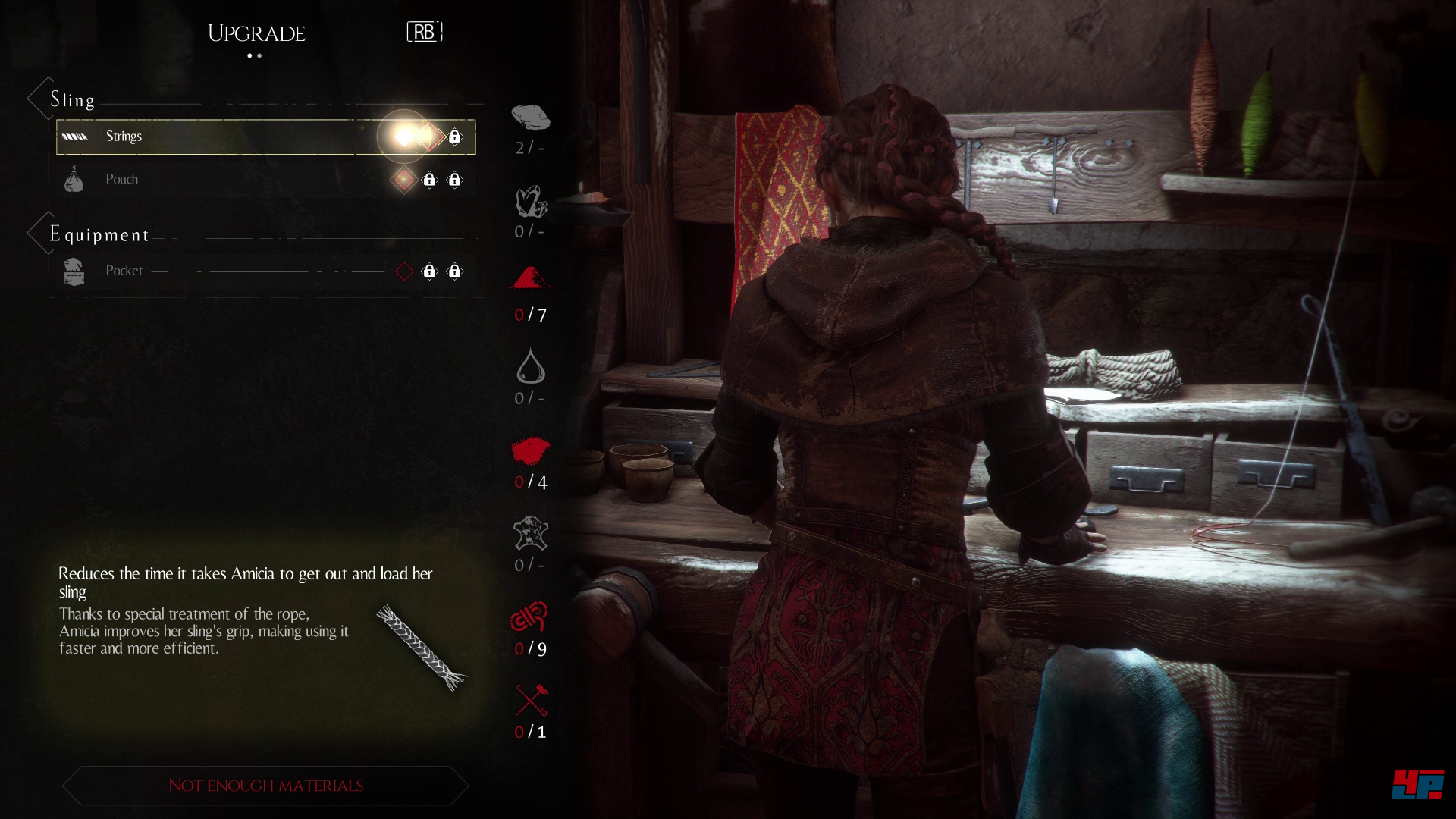The height and width of the screenshot is (819, 1456).
Task: Collapse the Equipment category header
Action: (x=99, y=234)
